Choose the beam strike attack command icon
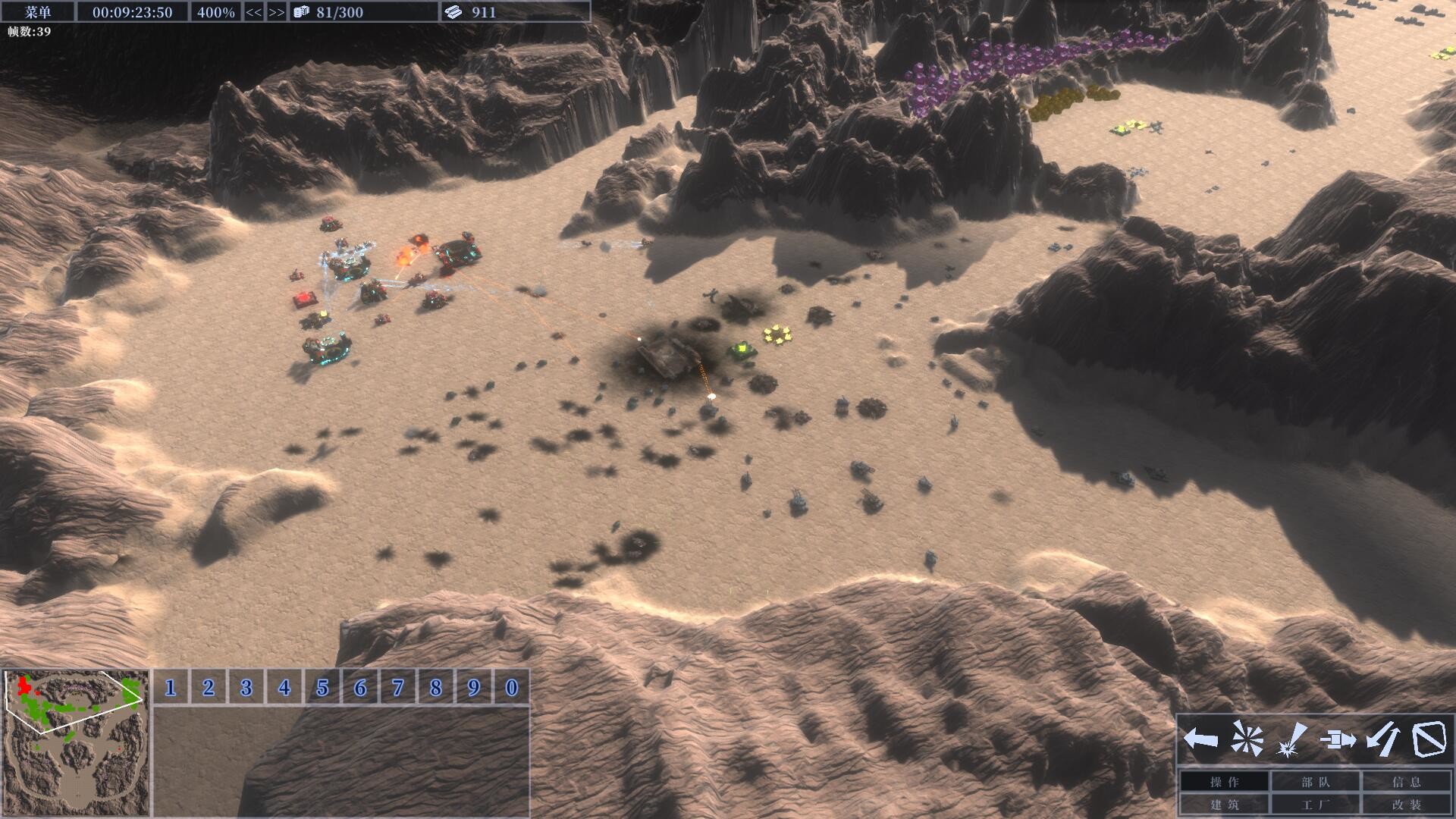The width and height of the screenshot is (1456, 819). click(x=1292, y=739)
